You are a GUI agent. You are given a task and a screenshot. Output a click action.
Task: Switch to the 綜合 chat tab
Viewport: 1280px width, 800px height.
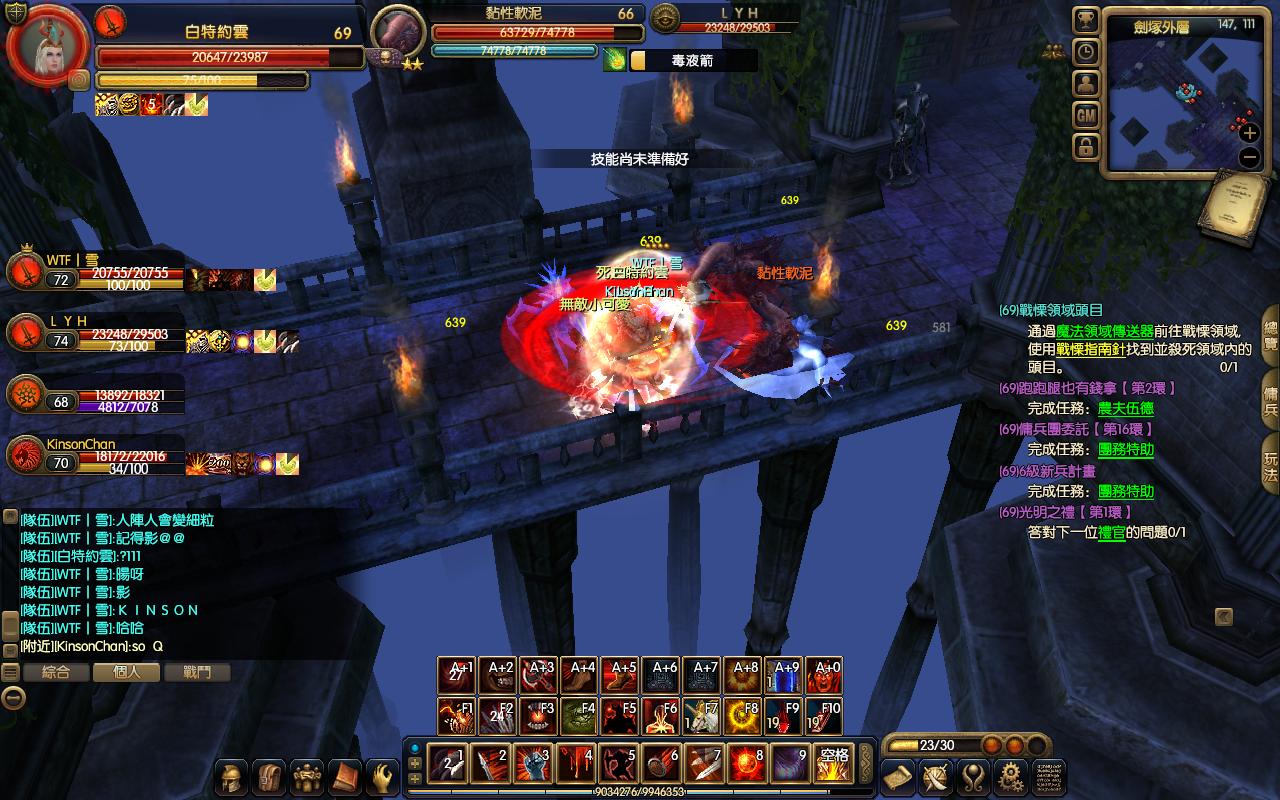[x=56, y=672]
